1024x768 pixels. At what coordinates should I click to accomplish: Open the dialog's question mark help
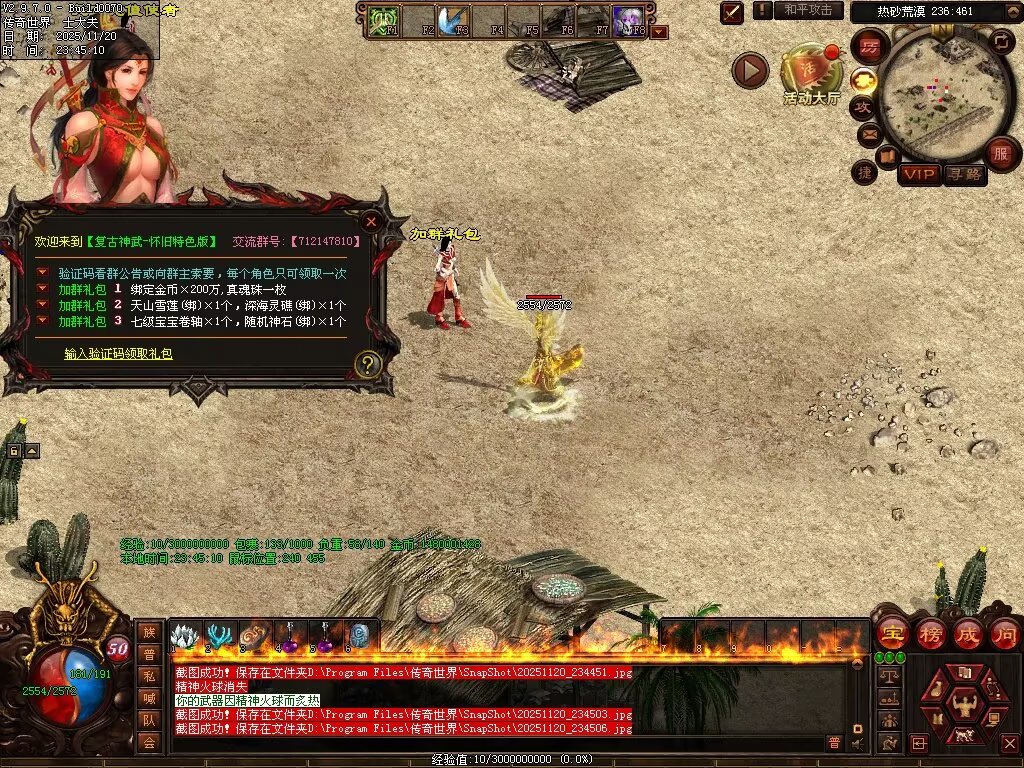click(369, 364)
